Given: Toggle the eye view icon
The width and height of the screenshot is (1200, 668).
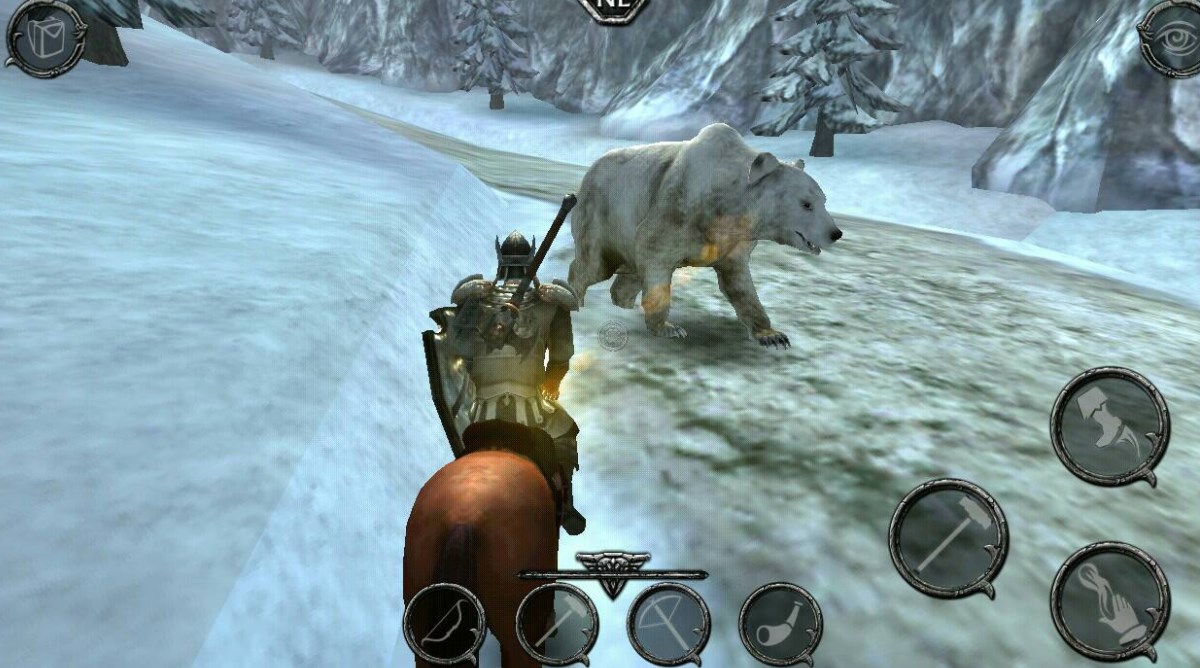Looking at the screenshot, I should pyautogui.click(x=1169, y=37).
